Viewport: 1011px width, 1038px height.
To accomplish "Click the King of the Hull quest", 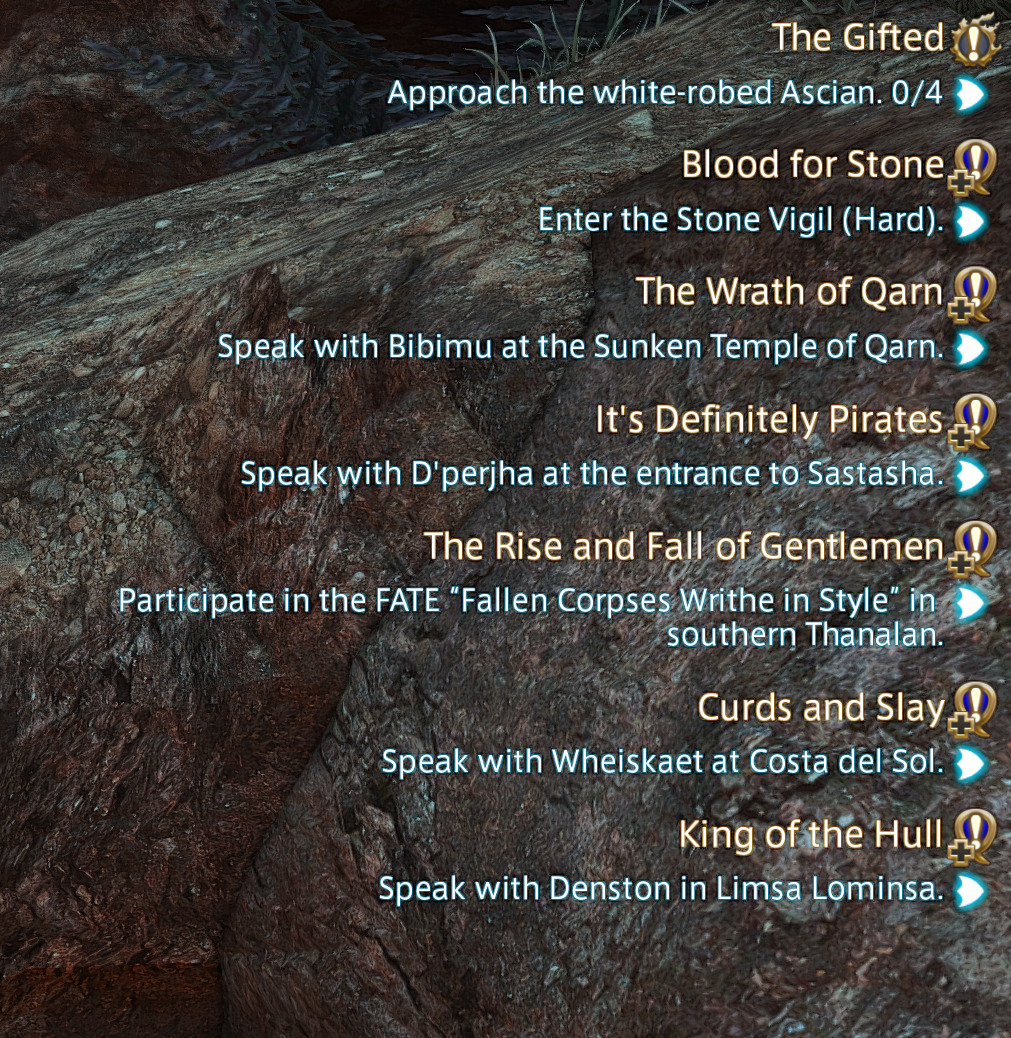I will coord(810,835).
